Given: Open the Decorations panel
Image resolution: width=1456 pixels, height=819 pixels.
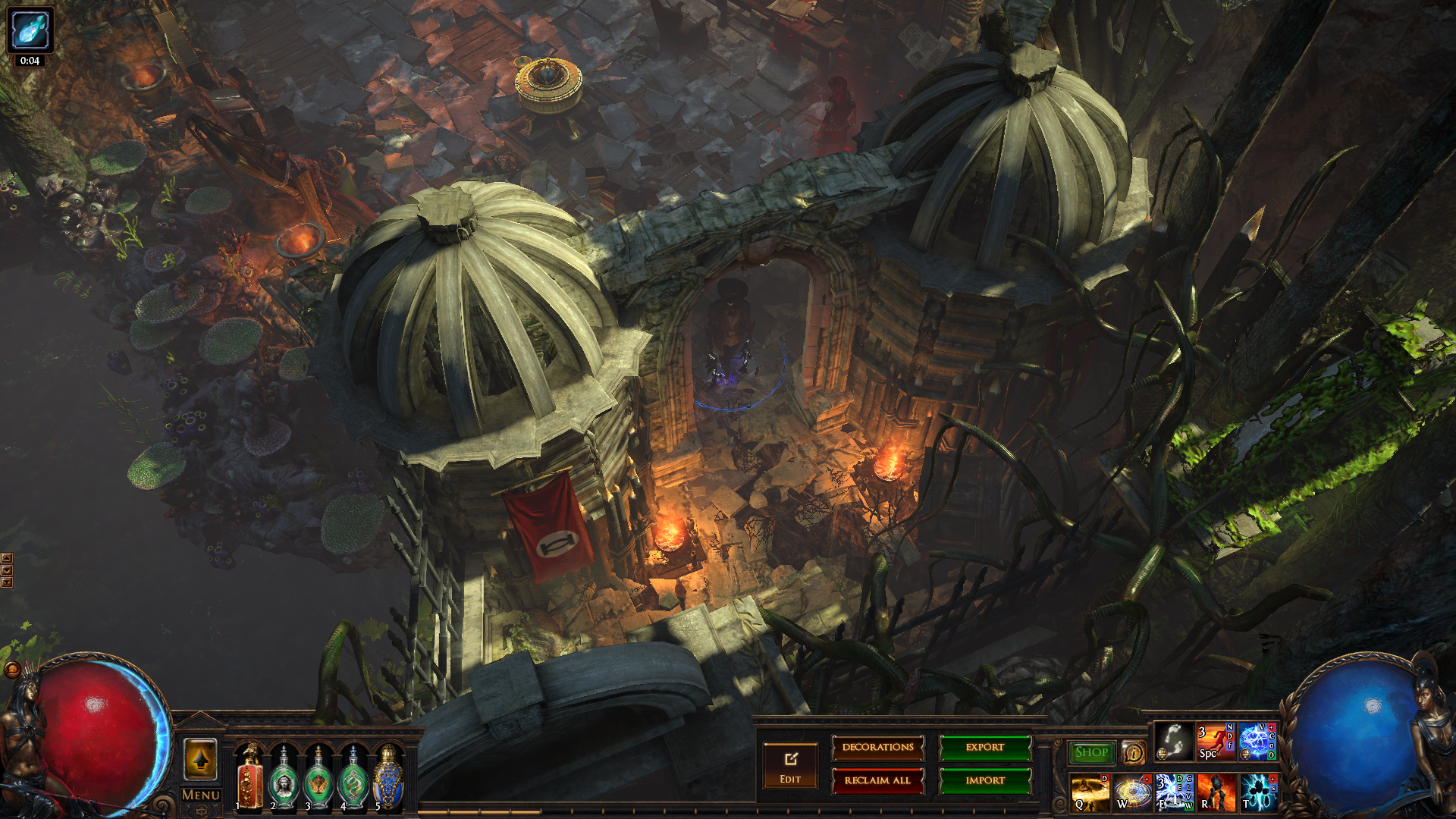Looking at the screenshot, I should click(877, 748).
